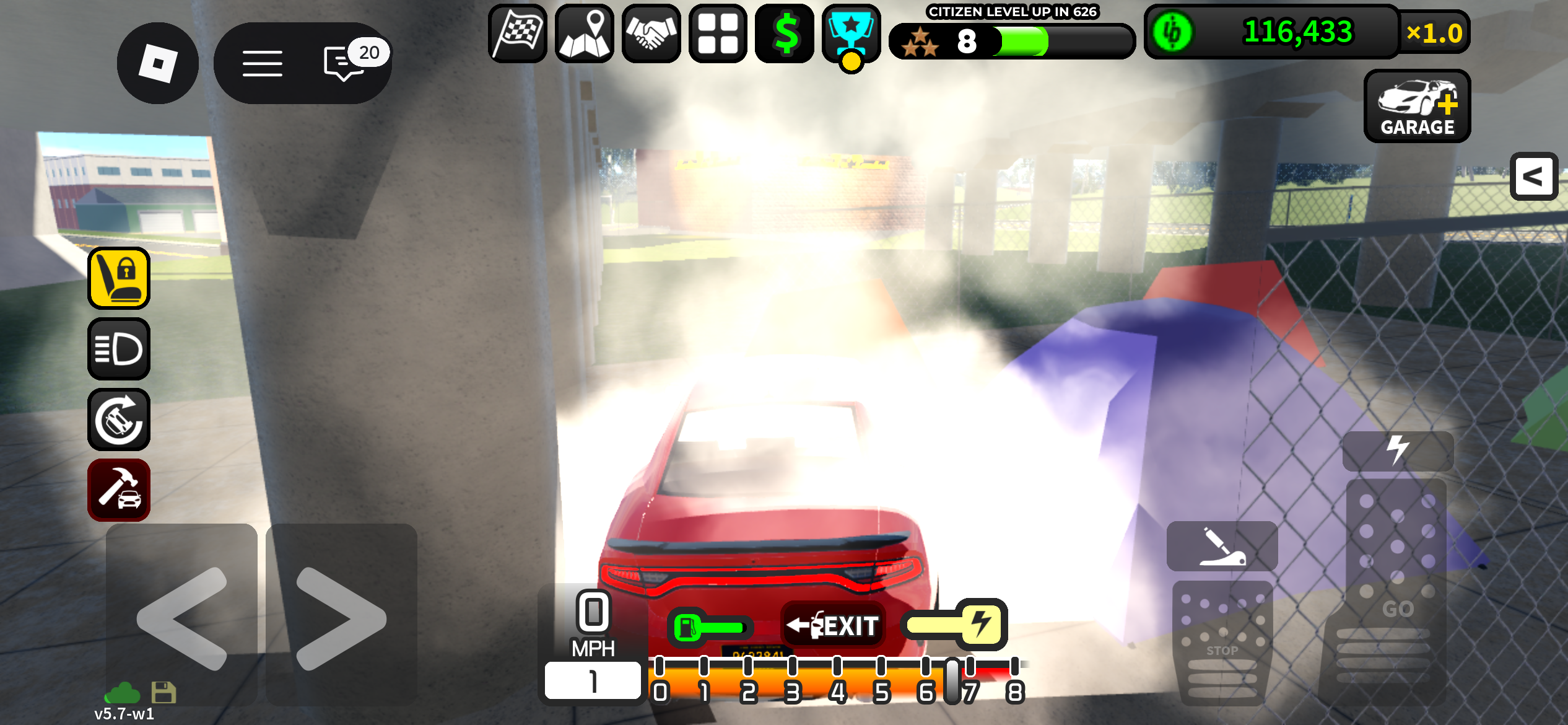Viewport: 1568px width, 725px height.
Task: Open the hamburger list menu
Action: [x=262, y=63]
